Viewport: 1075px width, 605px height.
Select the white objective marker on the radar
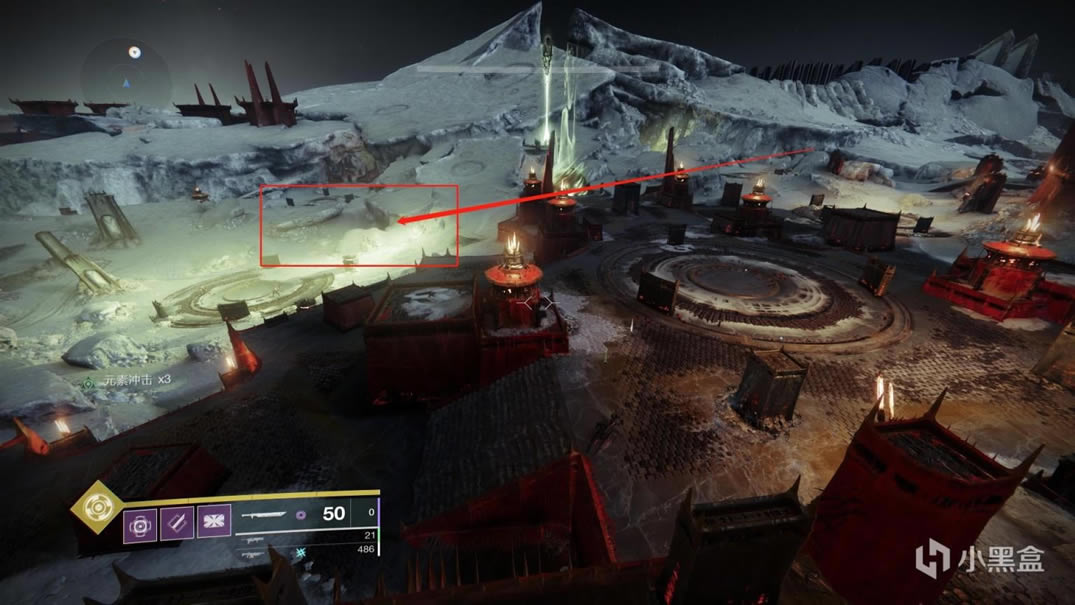135,52
